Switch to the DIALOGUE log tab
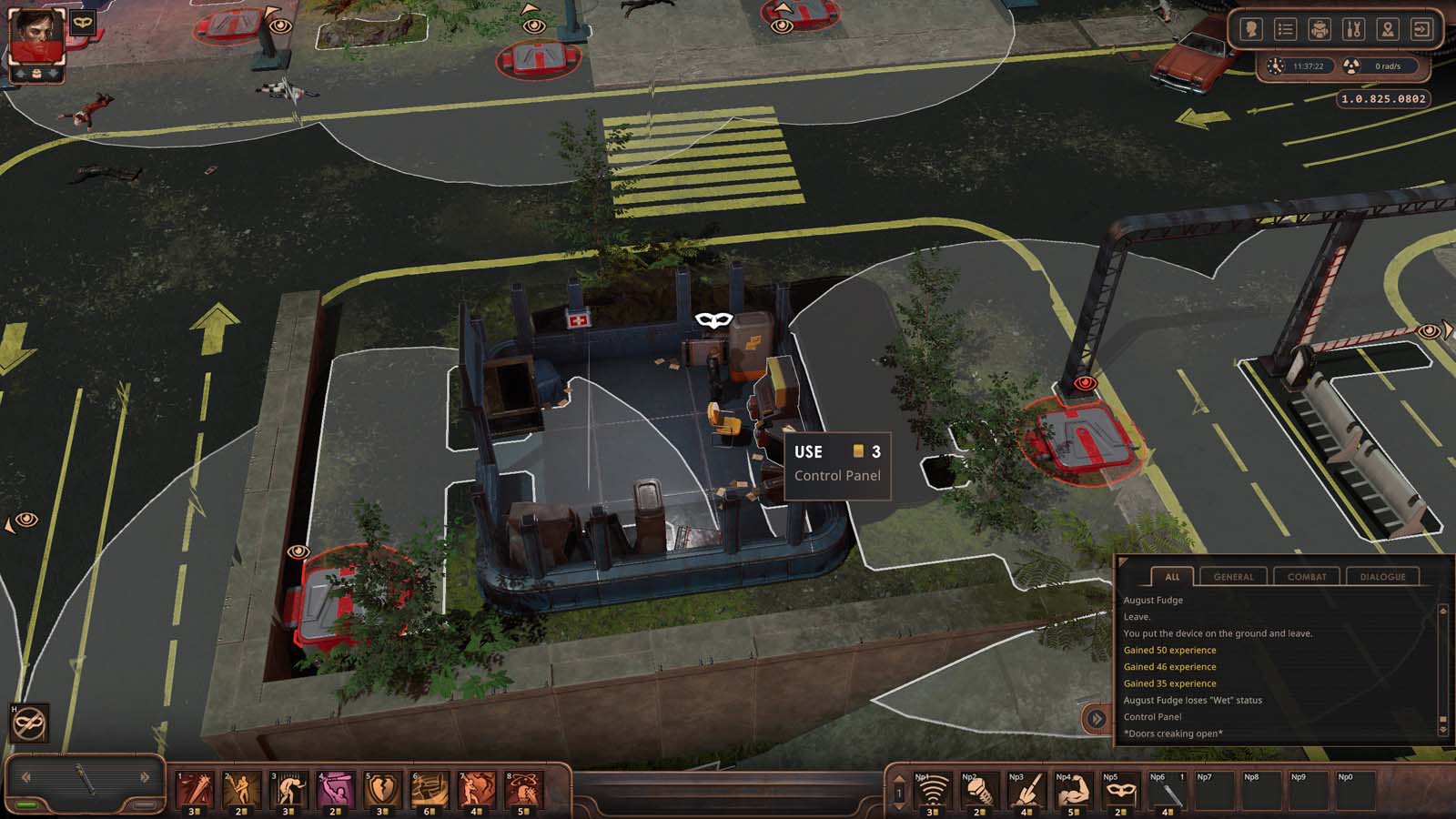Image resolution: width=1456 pixels, height=819 pixels. coord(1384,576)
